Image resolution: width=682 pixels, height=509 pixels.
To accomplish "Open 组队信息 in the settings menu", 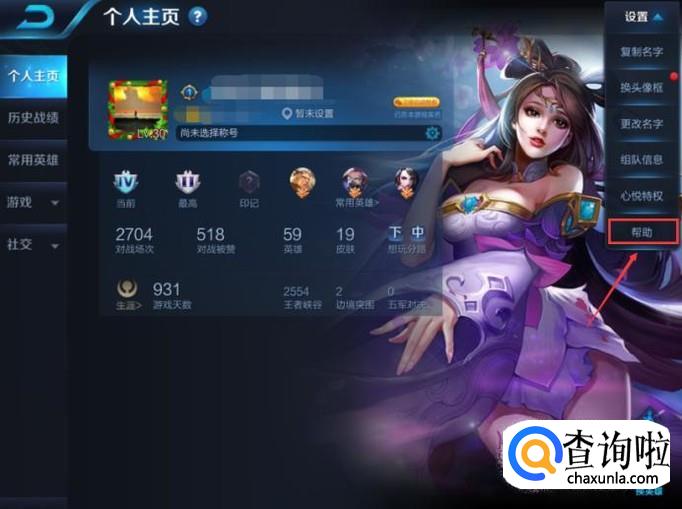I will click(642, 160).
